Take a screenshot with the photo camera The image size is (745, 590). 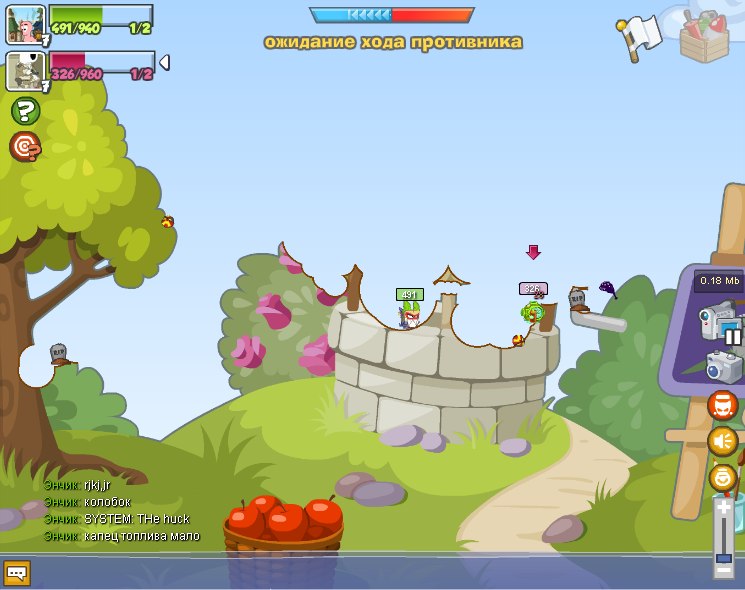pos(724,366)
